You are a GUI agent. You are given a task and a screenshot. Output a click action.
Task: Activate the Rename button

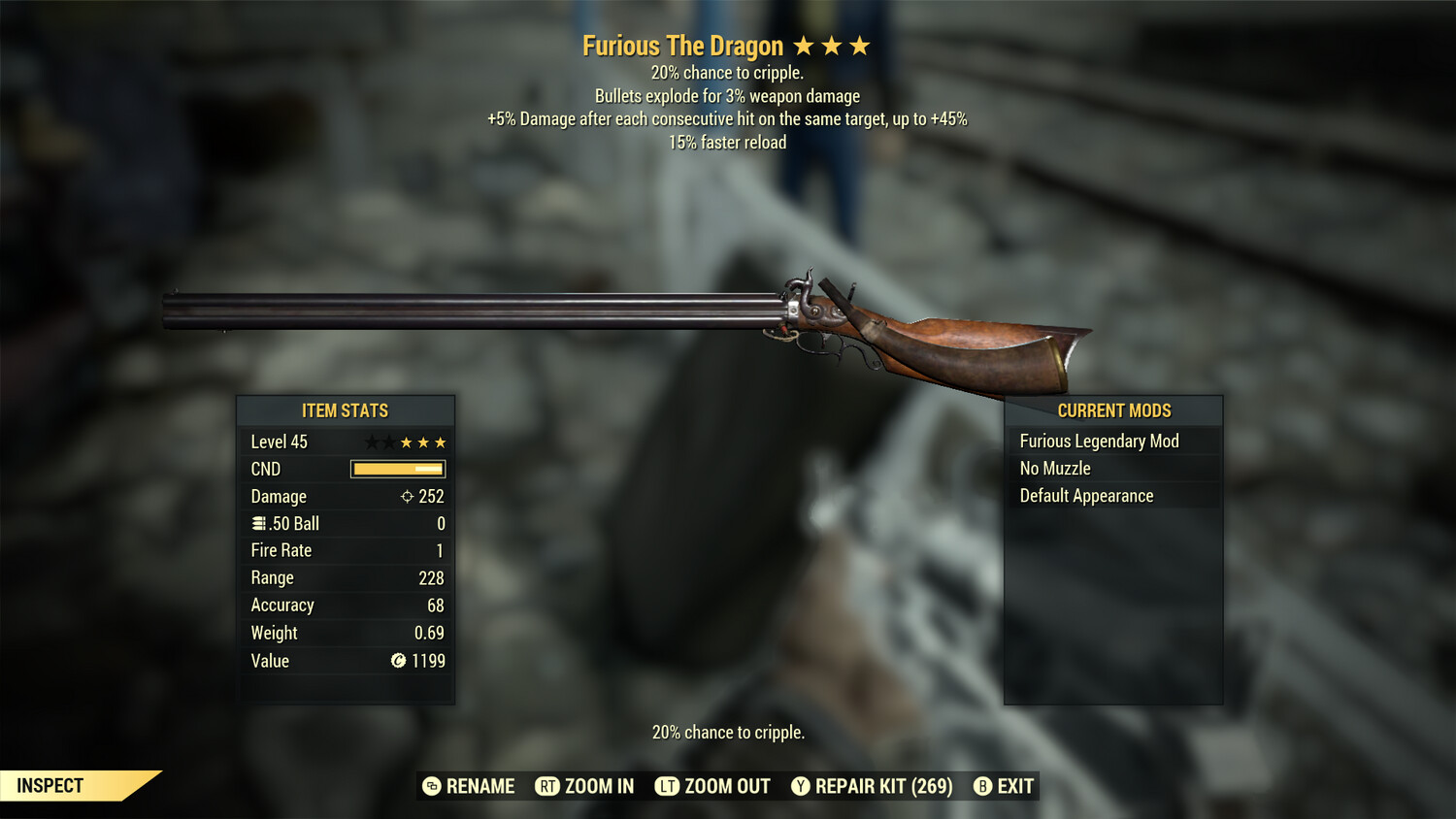[x=480, y=786]
